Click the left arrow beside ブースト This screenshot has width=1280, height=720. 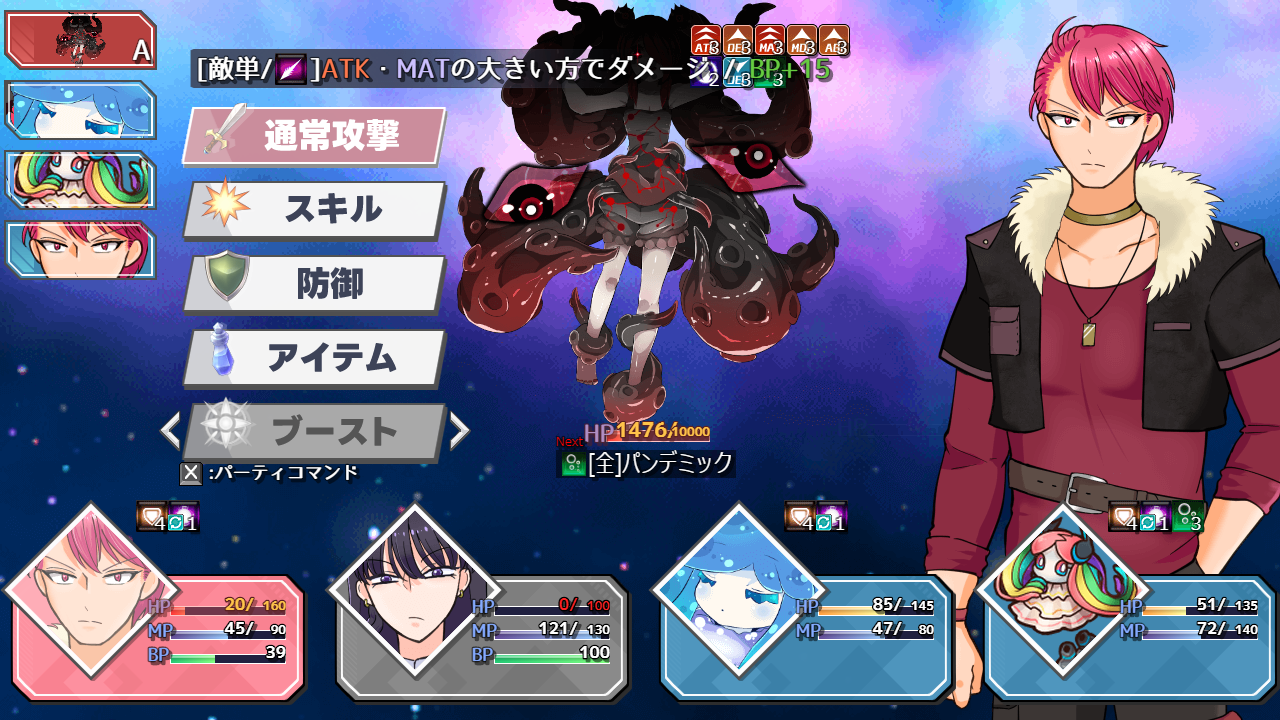(171, 431)
